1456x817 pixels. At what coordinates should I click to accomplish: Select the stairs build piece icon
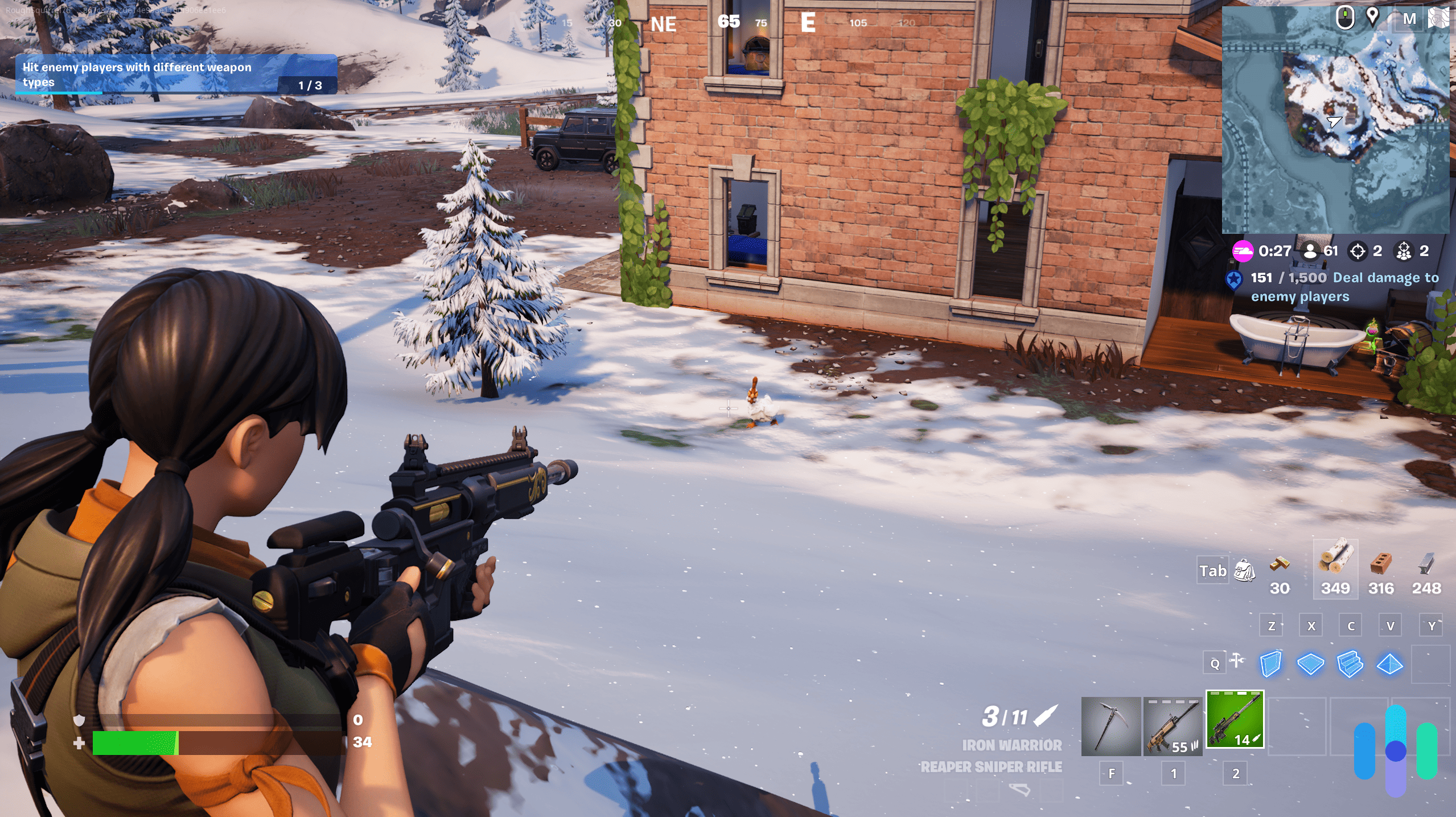click(x=1350, y=664)
